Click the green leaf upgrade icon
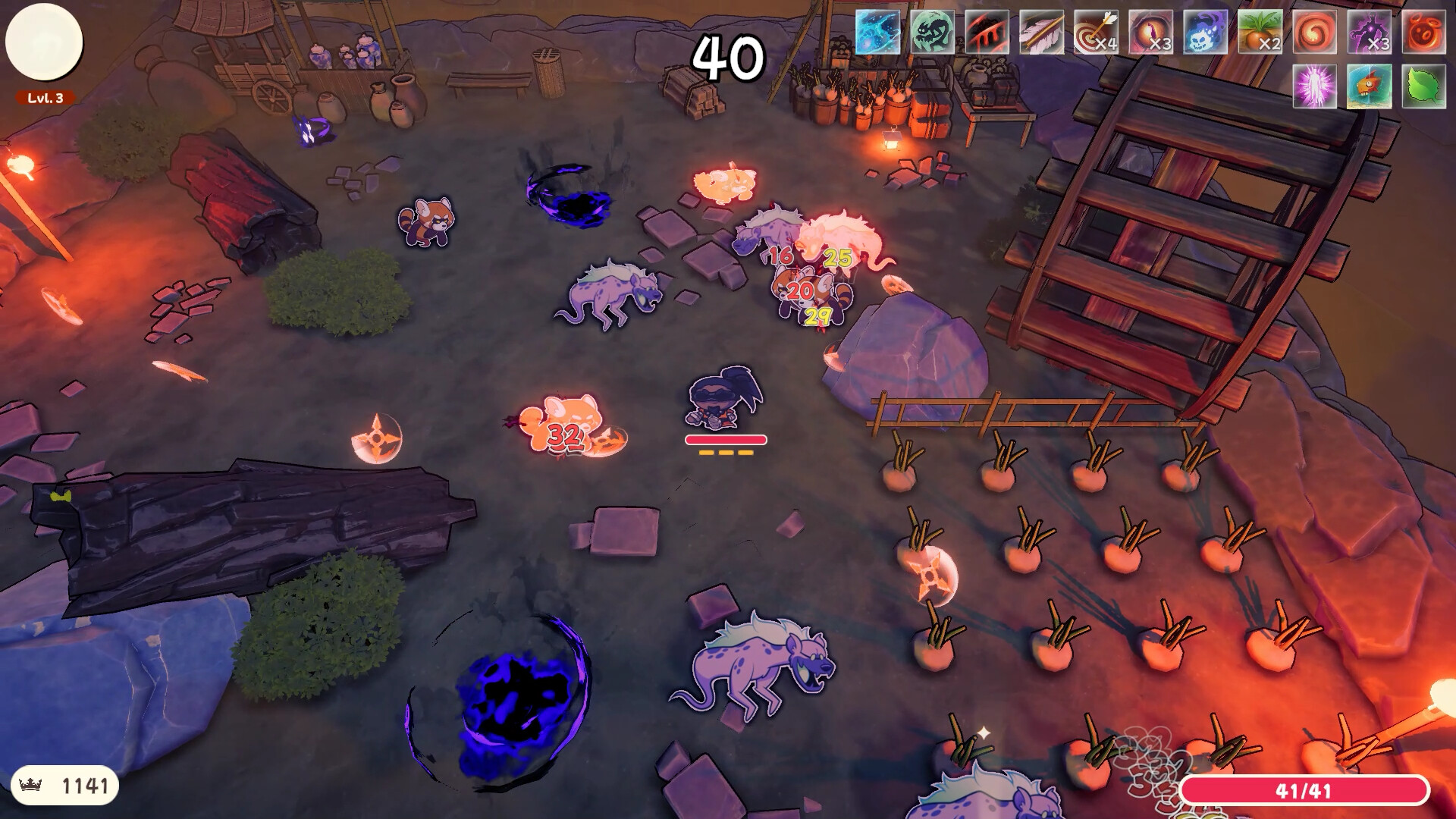 (x=1424, y=86)
